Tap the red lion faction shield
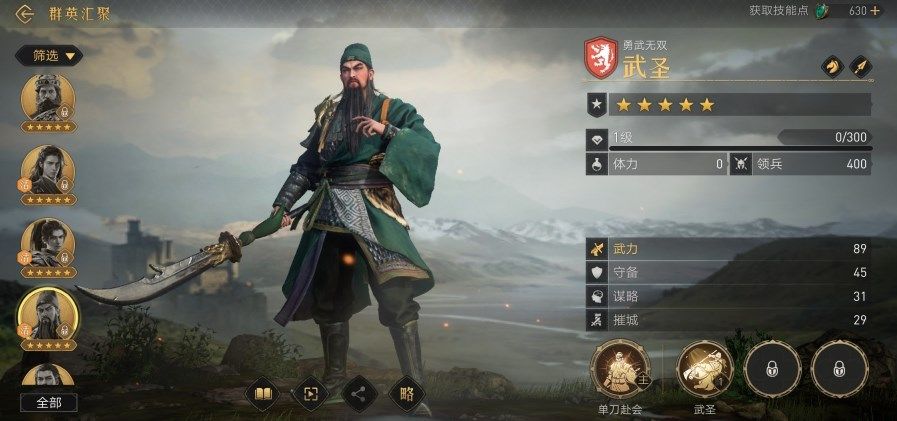This screenshot has width=897, height=421. tap(600, 57)
